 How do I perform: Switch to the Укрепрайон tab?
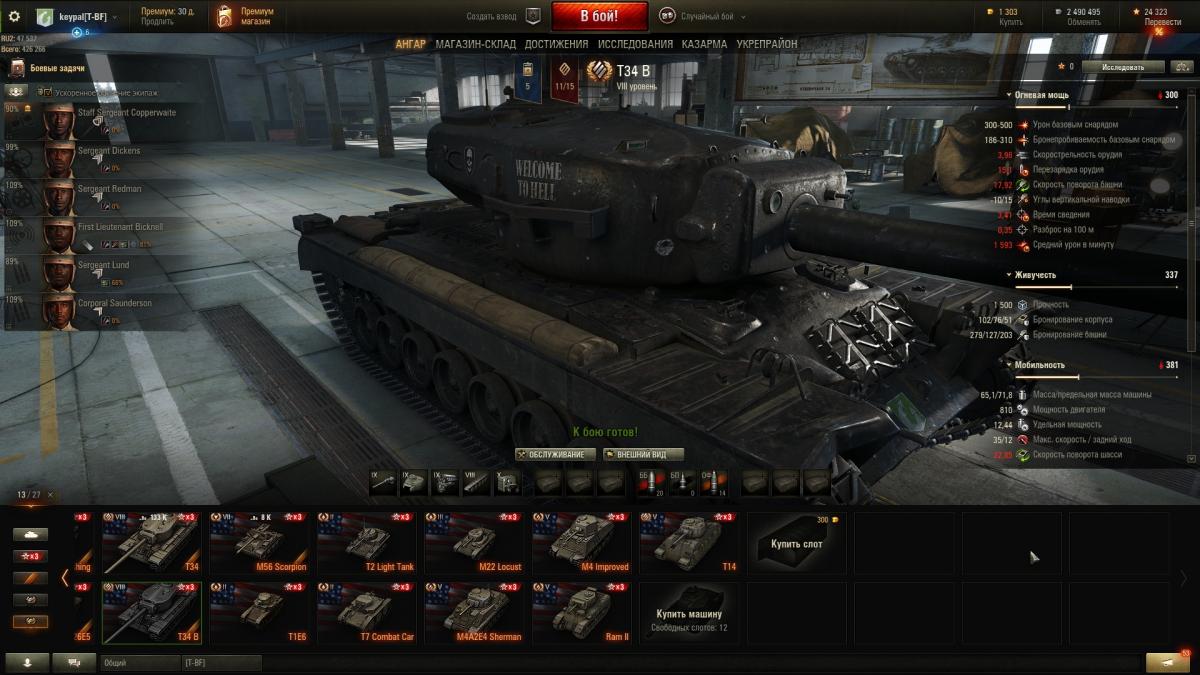pos(767,45)
